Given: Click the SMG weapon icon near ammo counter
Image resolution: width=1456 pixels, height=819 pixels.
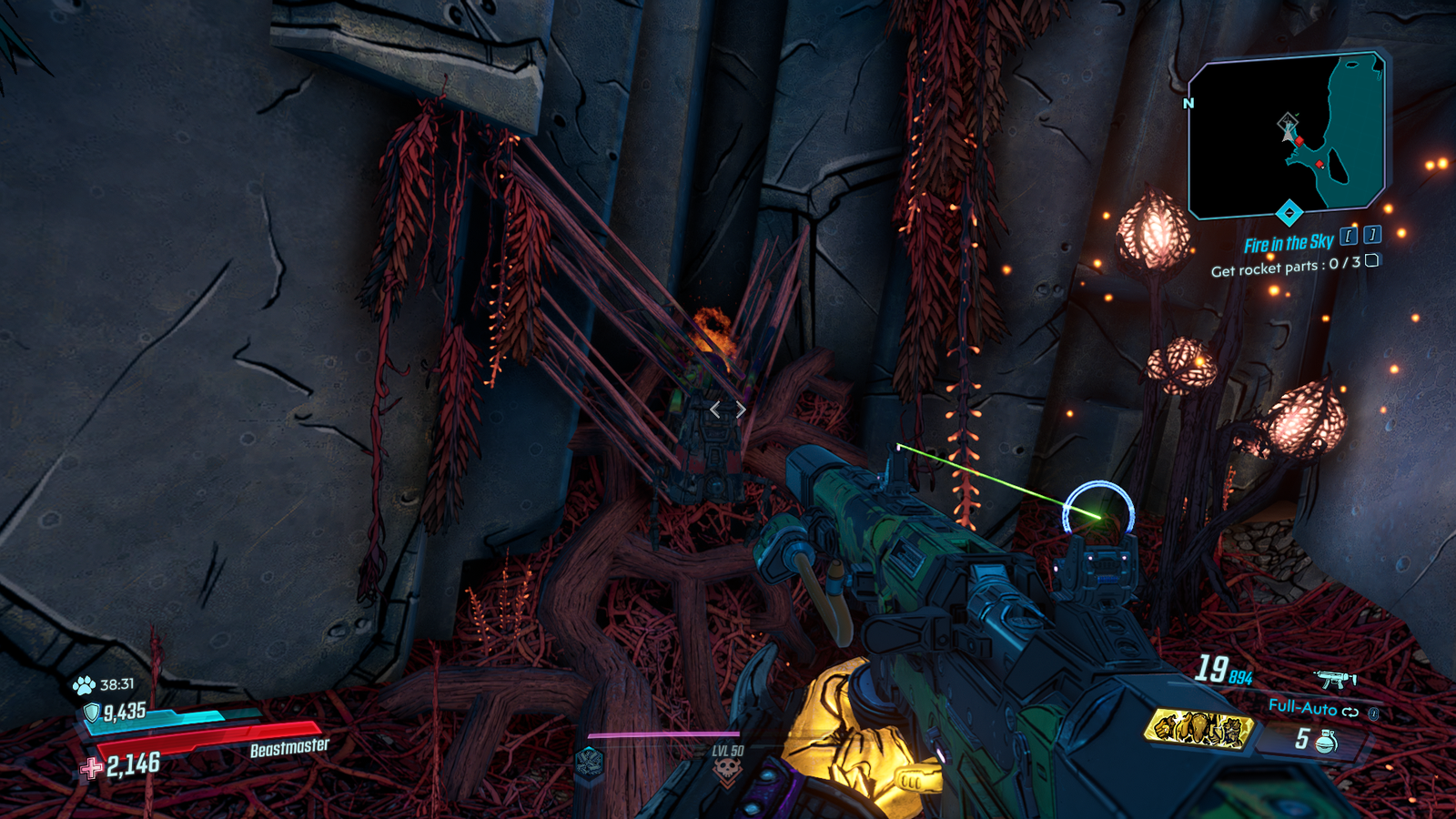Looking at the screenshot, I should pos(1337,679).
